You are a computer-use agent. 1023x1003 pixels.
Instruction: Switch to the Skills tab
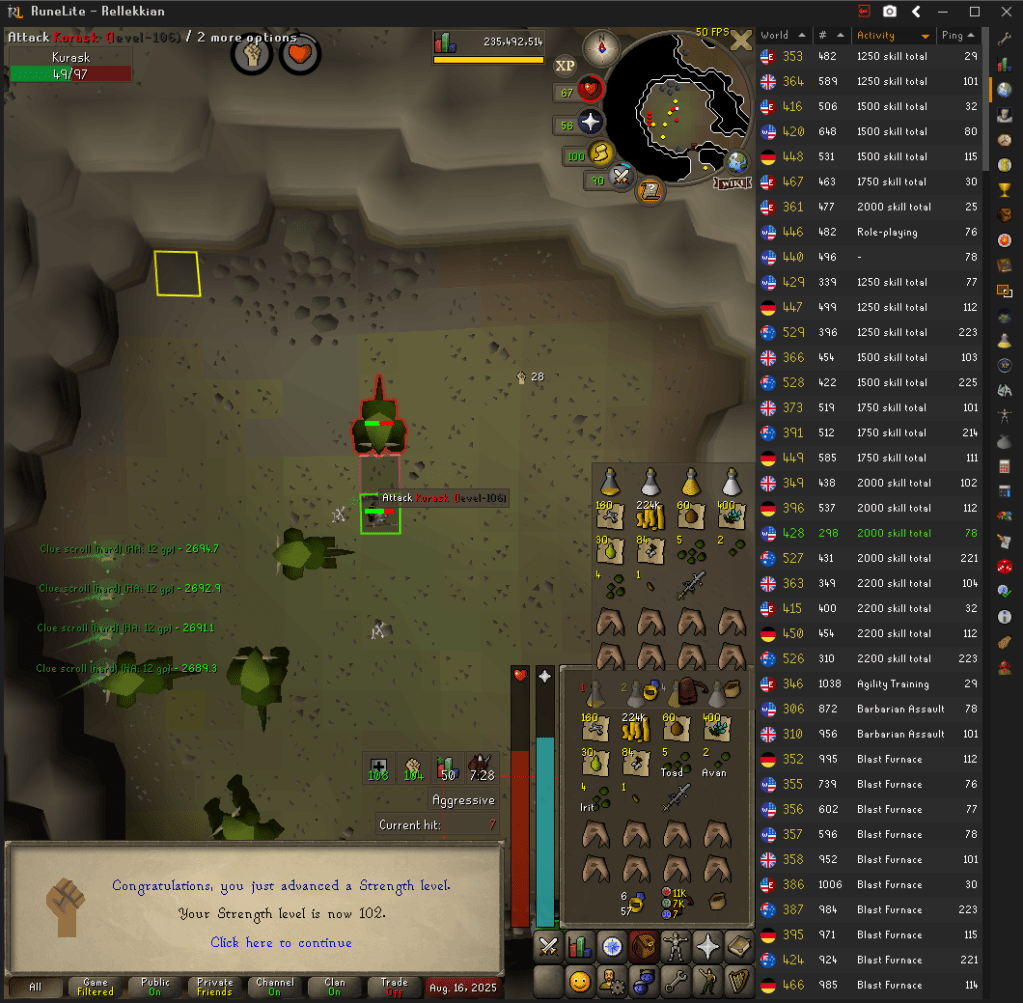click(x=580, y=945)
